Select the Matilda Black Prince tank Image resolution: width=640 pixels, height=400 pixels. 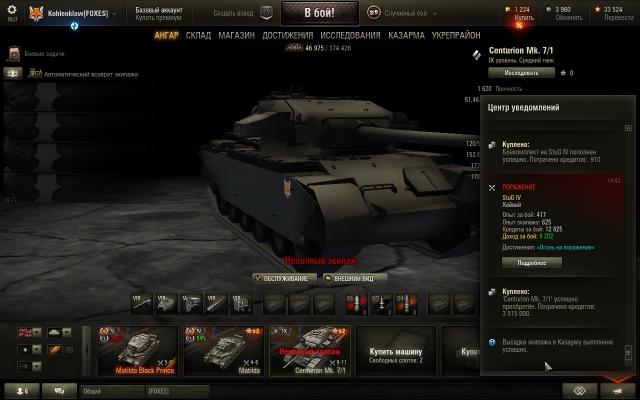pos(137,350)
